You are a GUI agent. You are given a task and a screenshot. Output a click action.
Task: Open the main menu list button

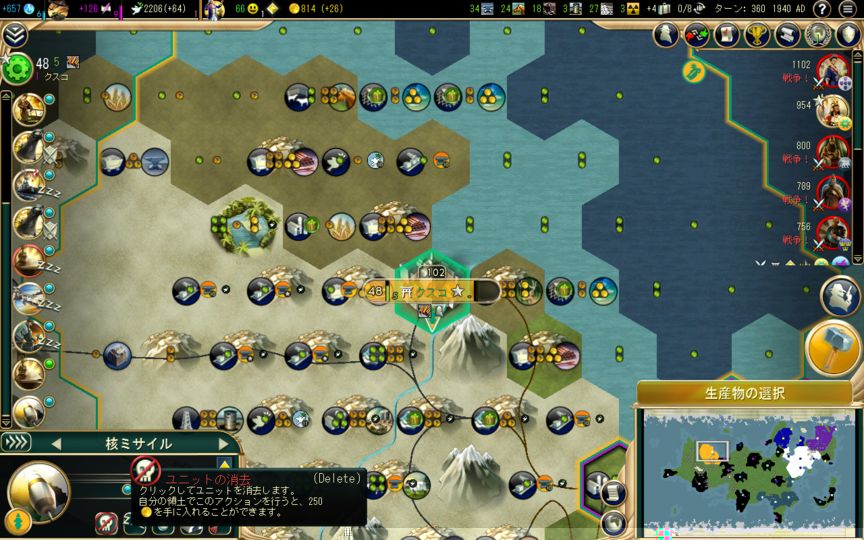pos(848,9)
